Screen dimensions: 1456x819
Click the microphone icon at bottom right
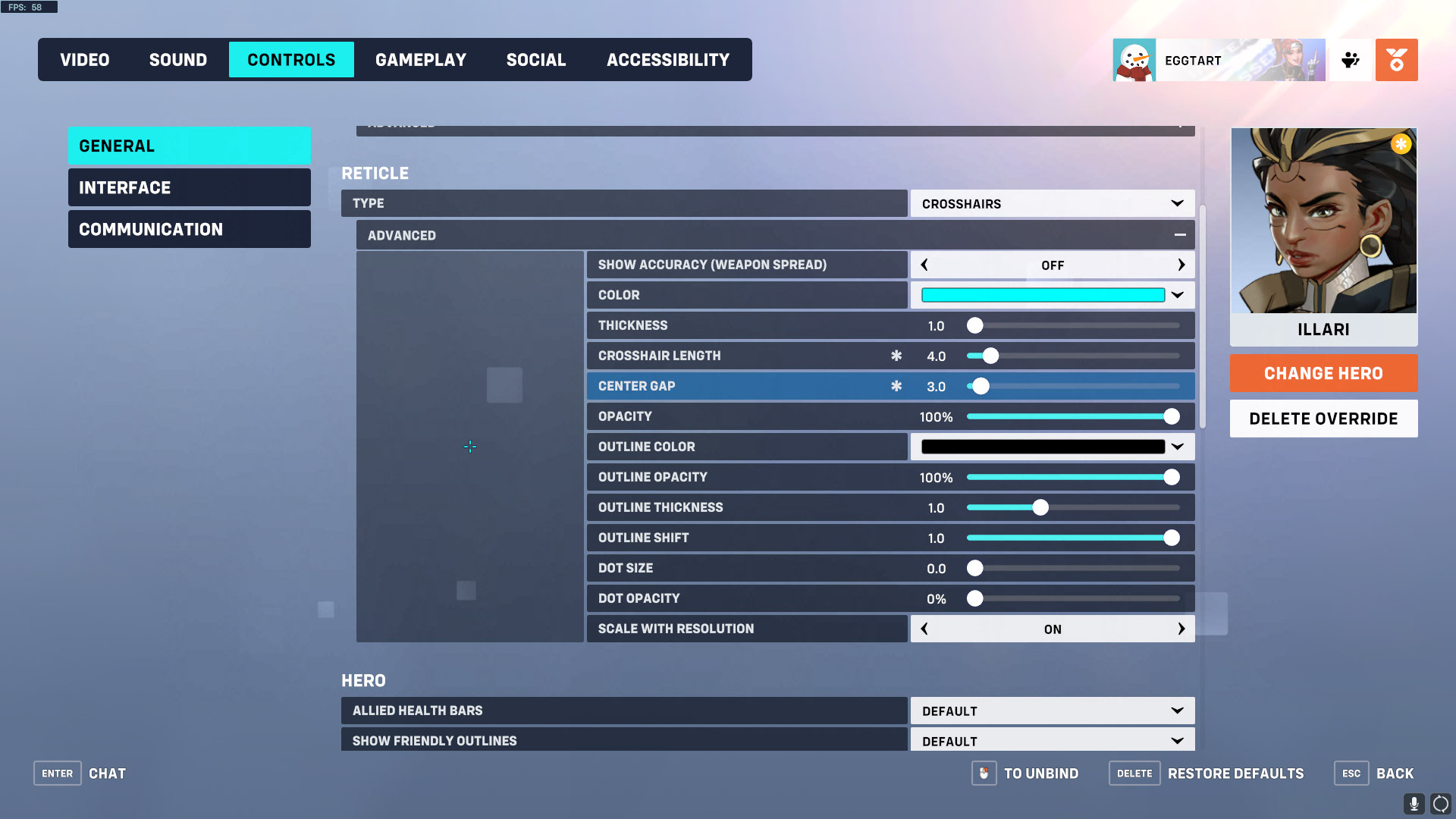[1414, 802]
